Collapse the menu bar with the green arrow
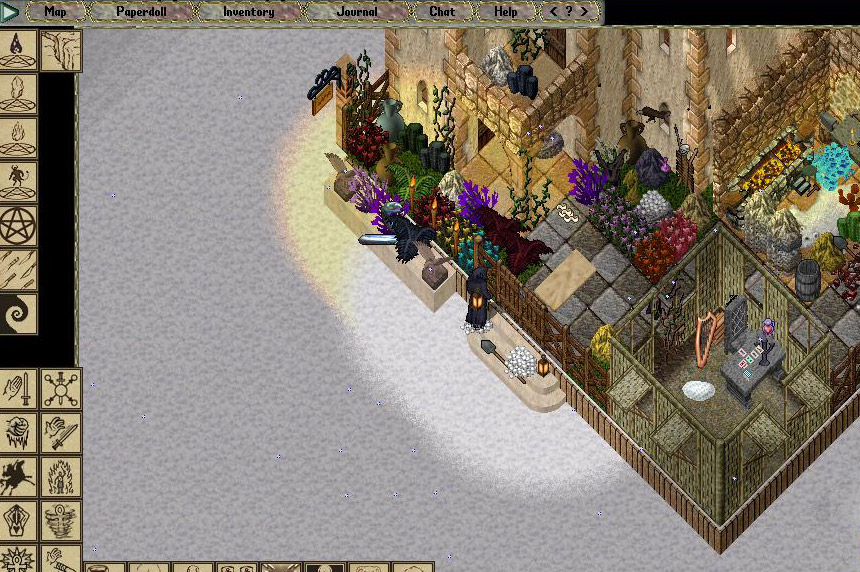The image size is (860, 572). coord(11,13)
